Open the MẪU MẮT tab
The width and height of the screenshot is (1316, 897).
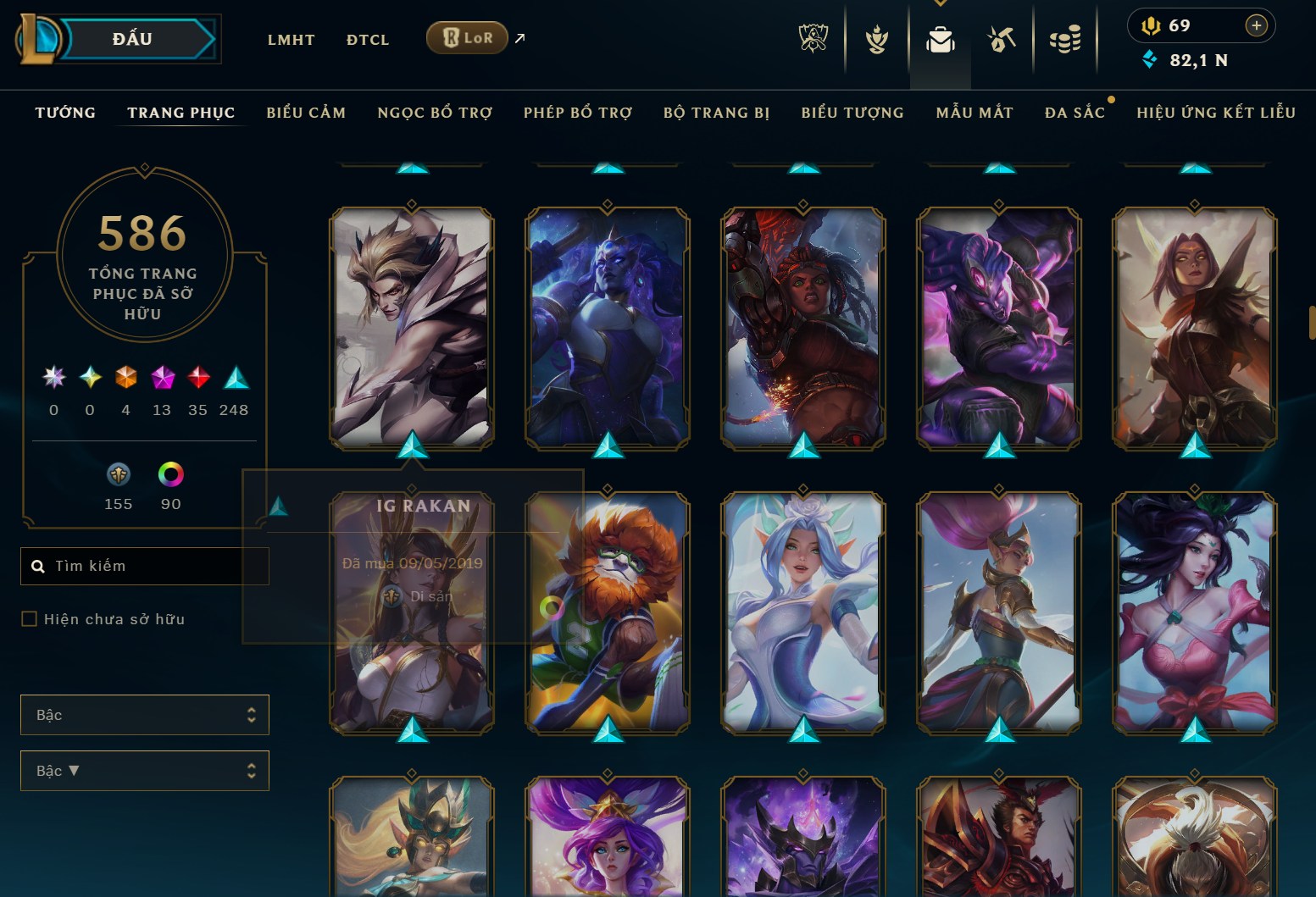coord(975,112)
